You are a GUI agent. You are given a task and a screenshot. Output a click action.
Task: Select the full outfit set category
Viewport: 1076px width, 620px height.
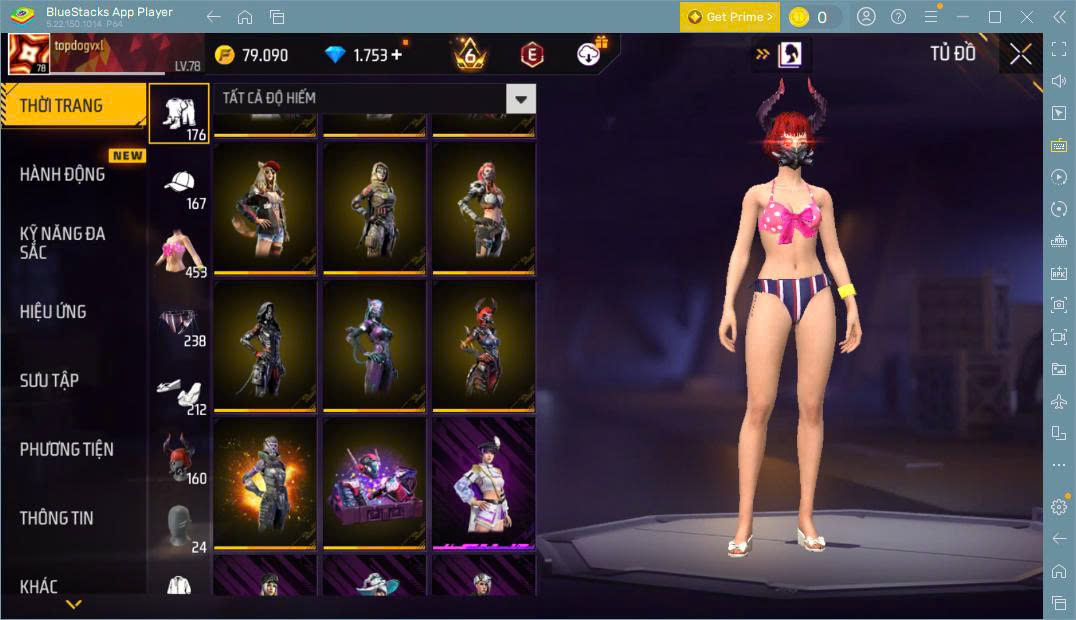pos(179,113)
